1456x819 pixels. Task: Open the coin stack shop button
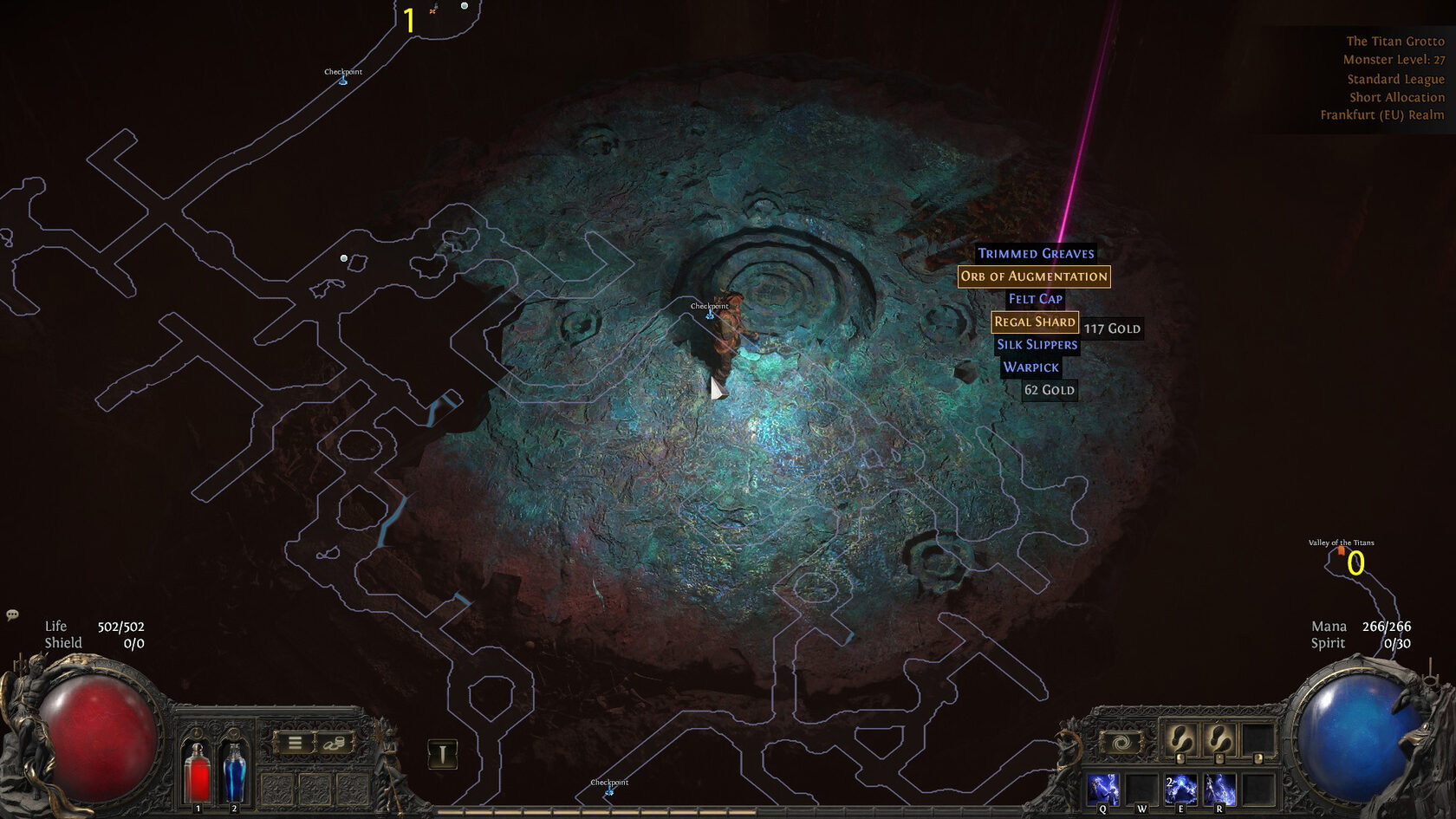[335, 743]
